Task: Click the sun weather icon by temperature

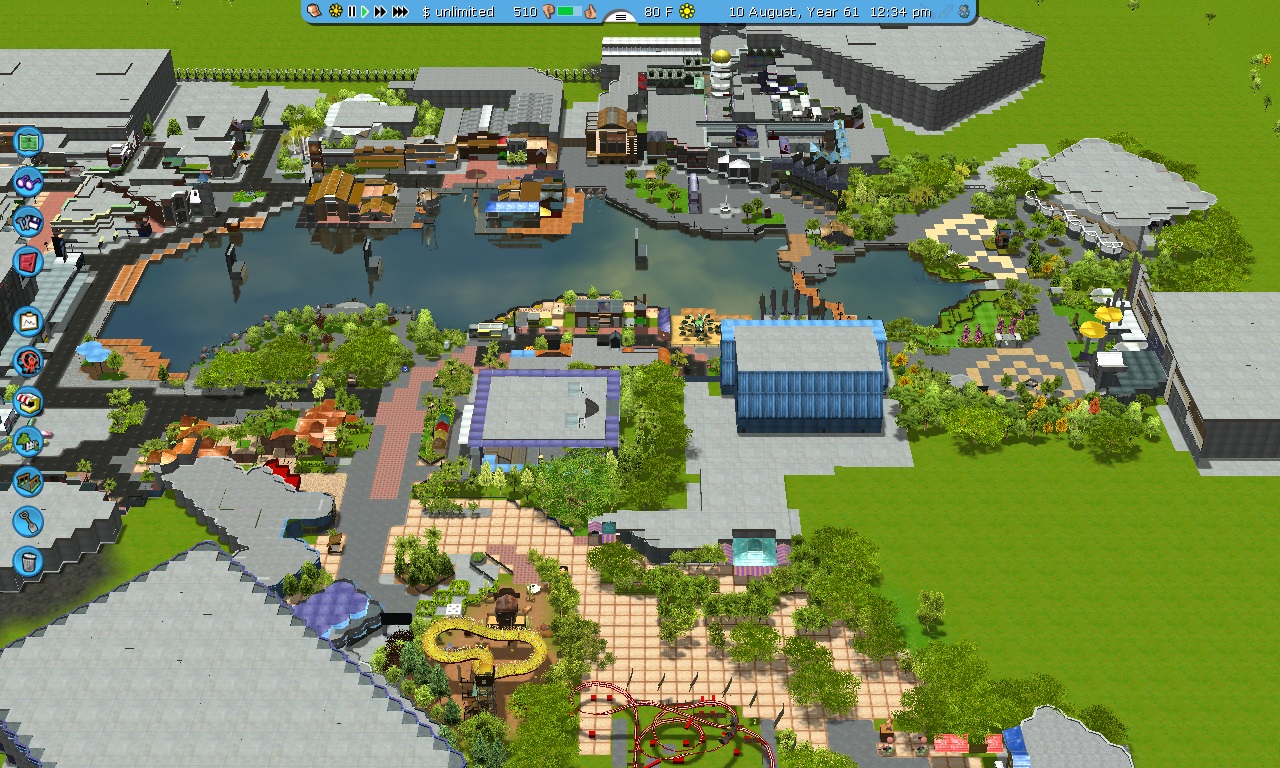Action: point(687,12)
